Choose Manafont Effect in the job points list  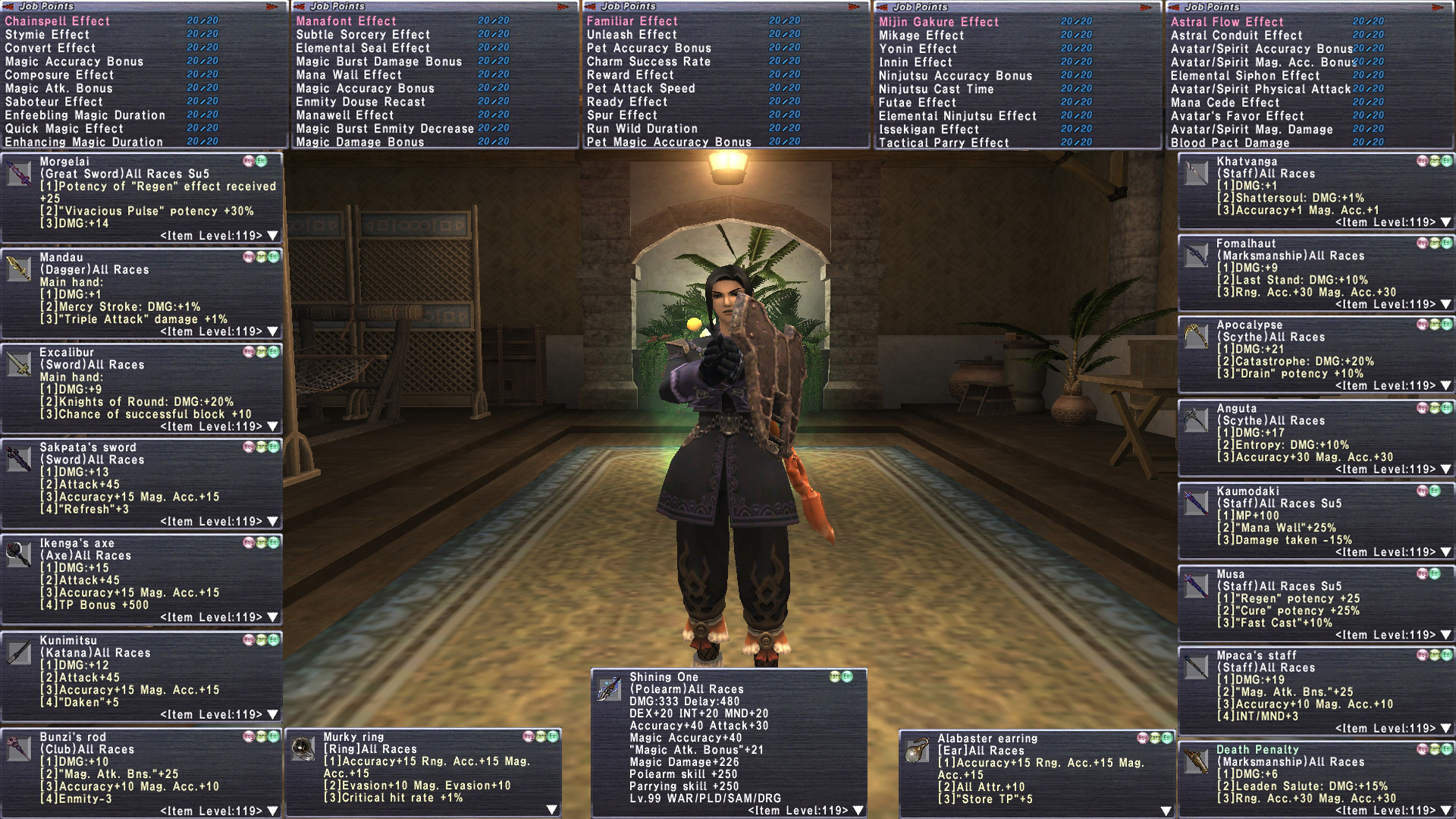click(x=346, y=21)
